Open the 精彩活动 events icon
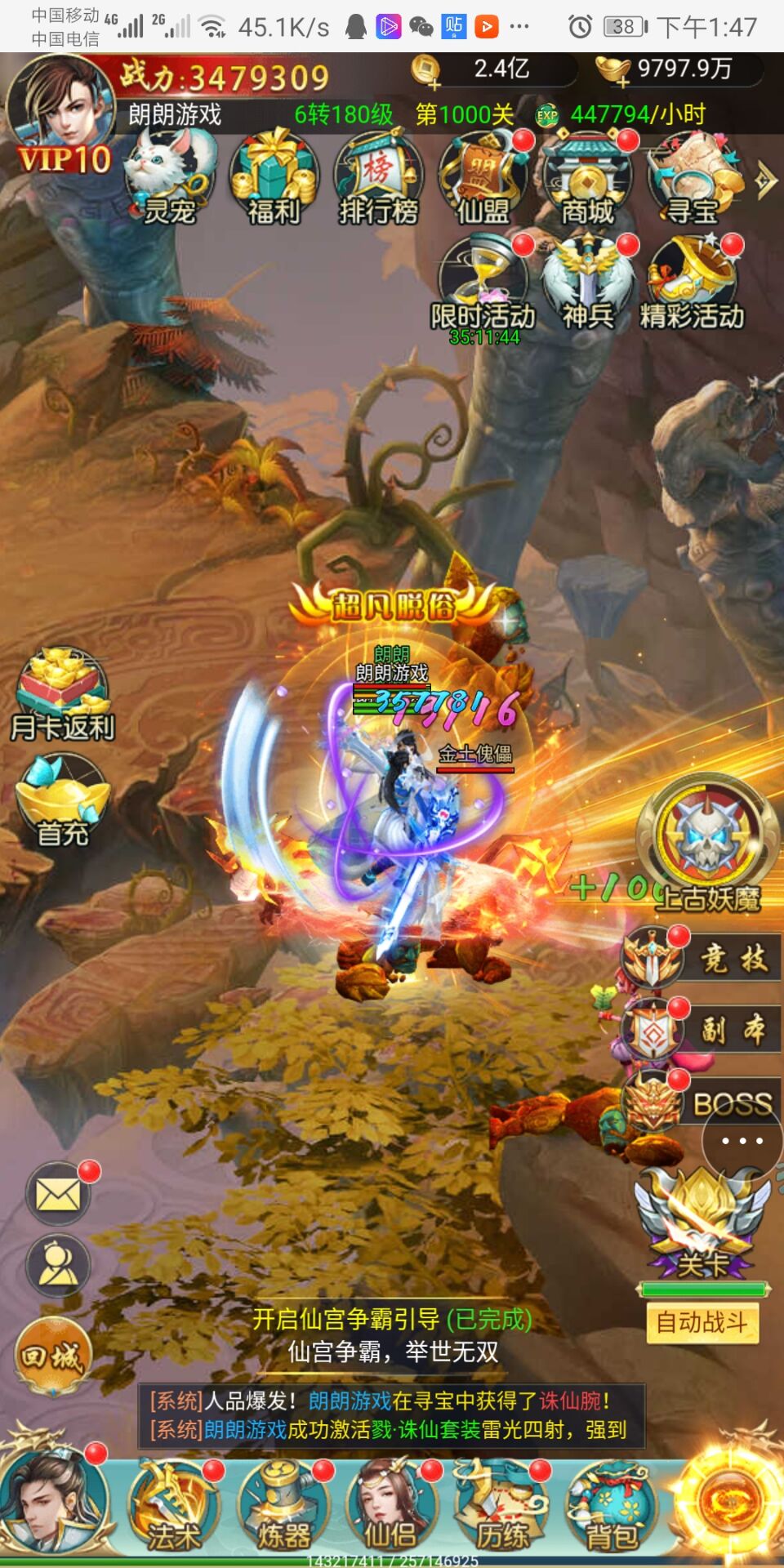Screen dimensions: 784x1568 coord(693,283)
